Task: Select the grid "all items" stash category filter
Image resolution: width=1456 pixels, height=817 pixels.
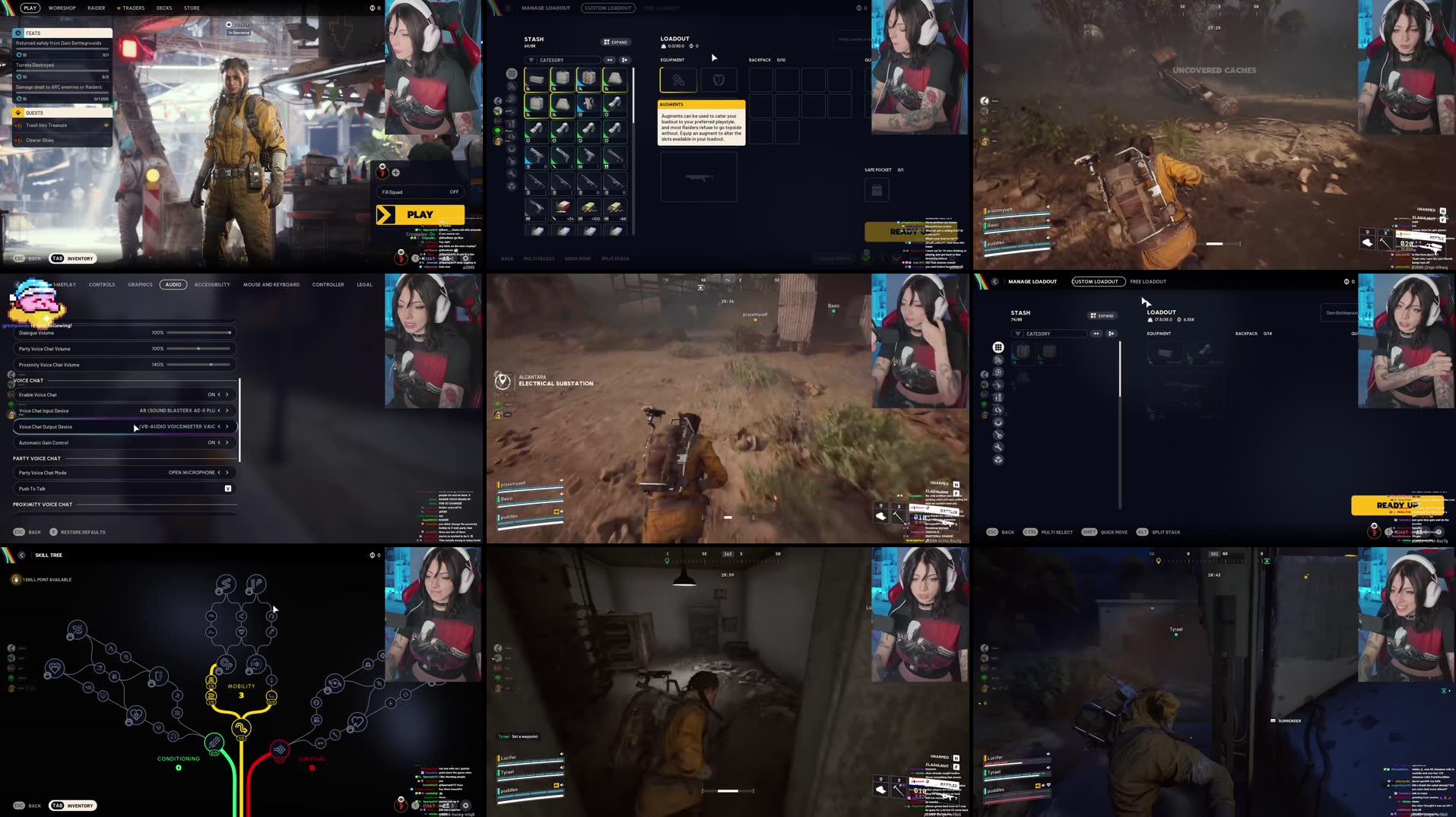Action: (x=998, y=347)
